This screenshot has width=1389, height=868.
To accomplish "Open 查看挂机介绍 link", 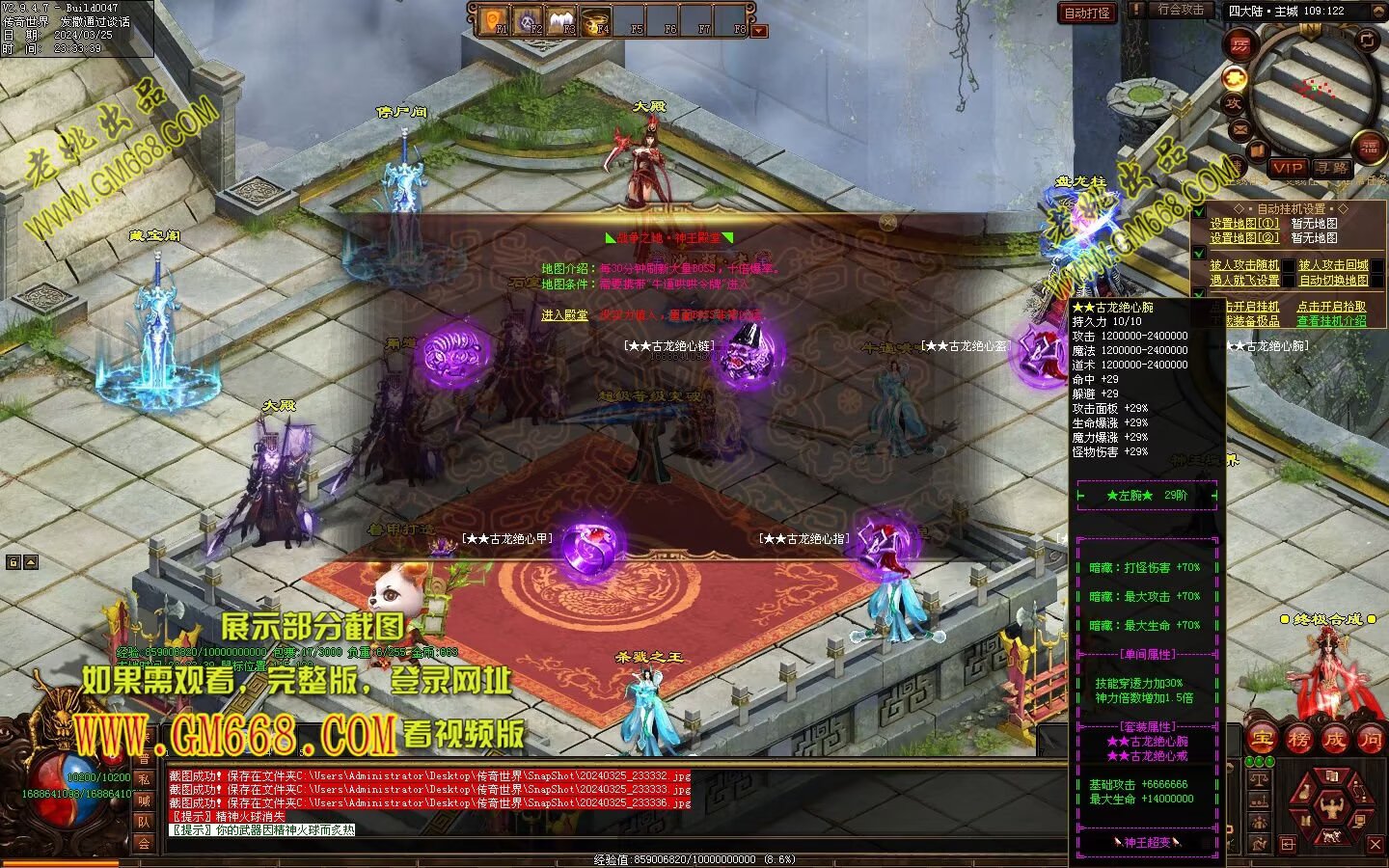I will pyautogui.click(x=1331, y=321).
